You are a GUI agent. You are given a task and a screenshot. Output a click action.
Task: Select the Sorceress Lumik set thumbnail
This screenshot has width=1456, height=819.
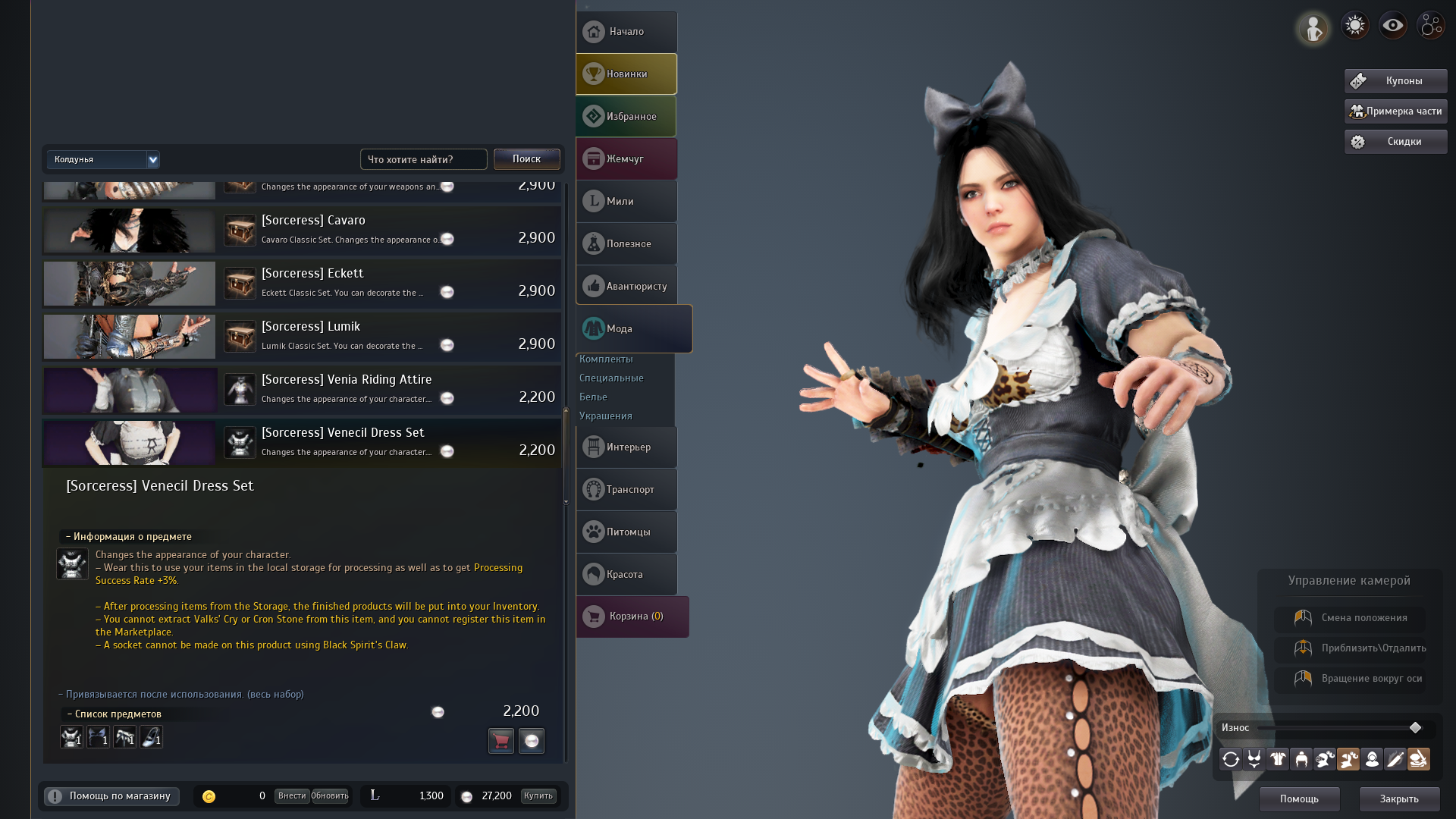[129, 337]
